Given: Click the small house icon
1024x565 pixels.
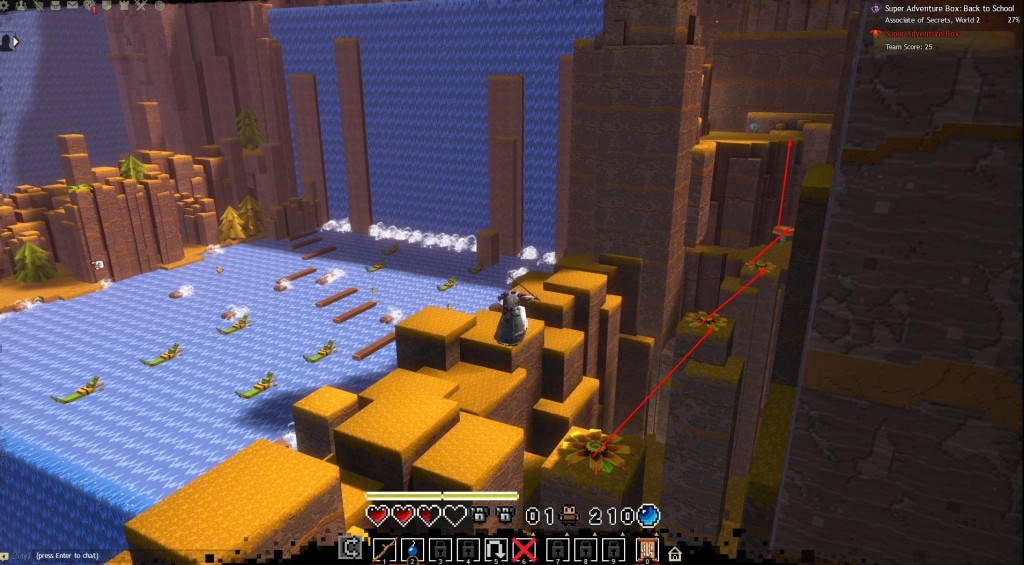Looking at the screenshot, I should tap(675, 553).
